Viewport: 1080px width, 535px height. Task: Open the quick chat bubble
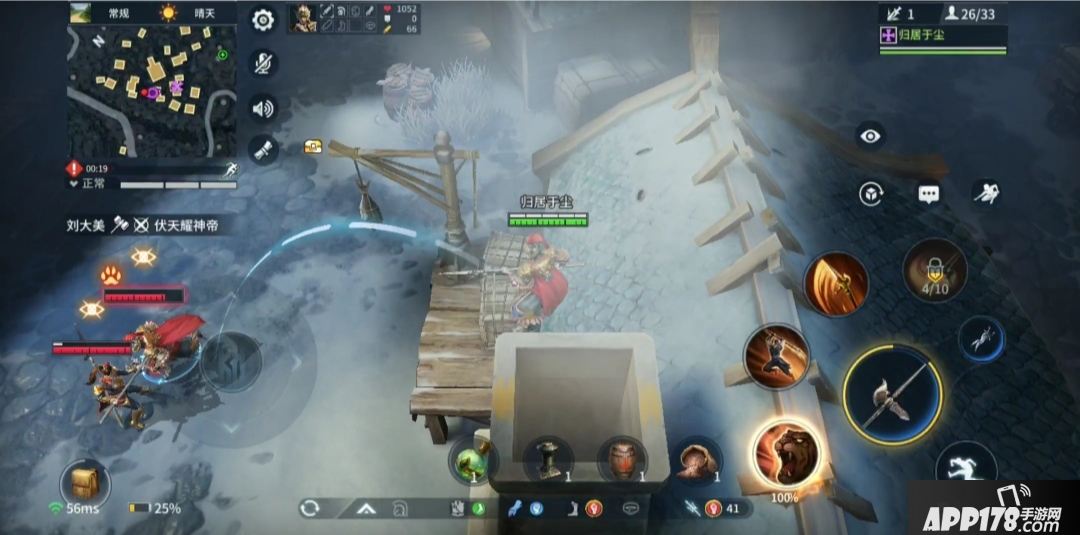[929, 194]
